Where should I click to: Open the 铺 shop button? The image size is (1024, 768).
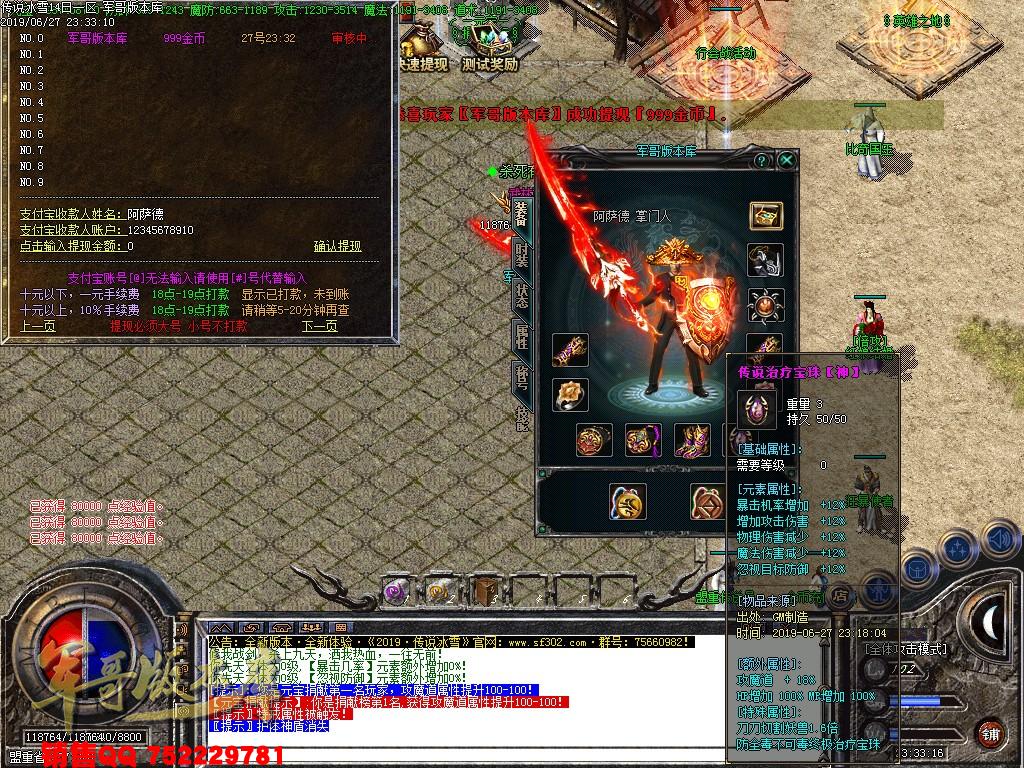coord(989,732)
